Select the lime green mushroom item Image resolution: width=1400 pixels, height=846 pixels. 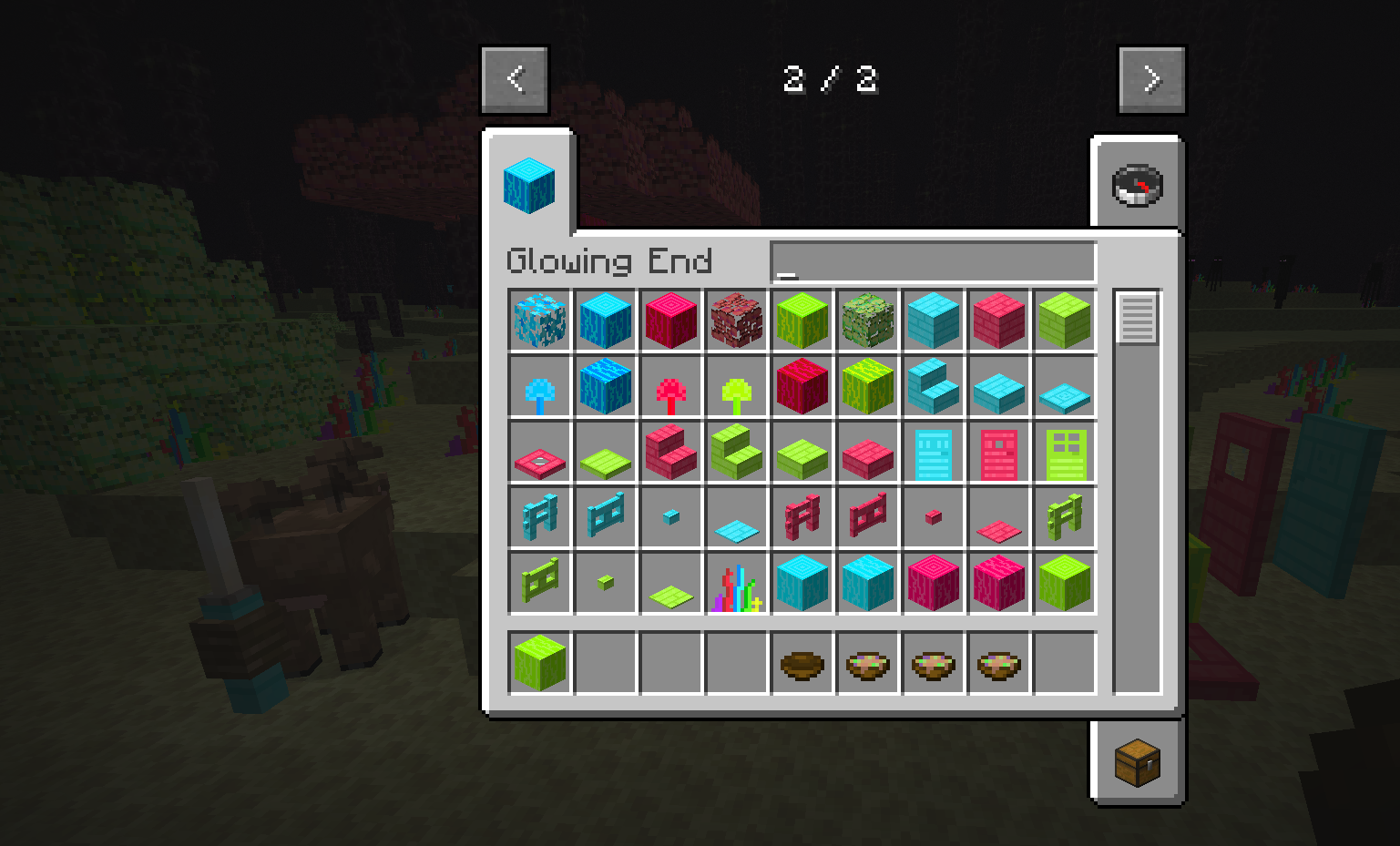737,386
